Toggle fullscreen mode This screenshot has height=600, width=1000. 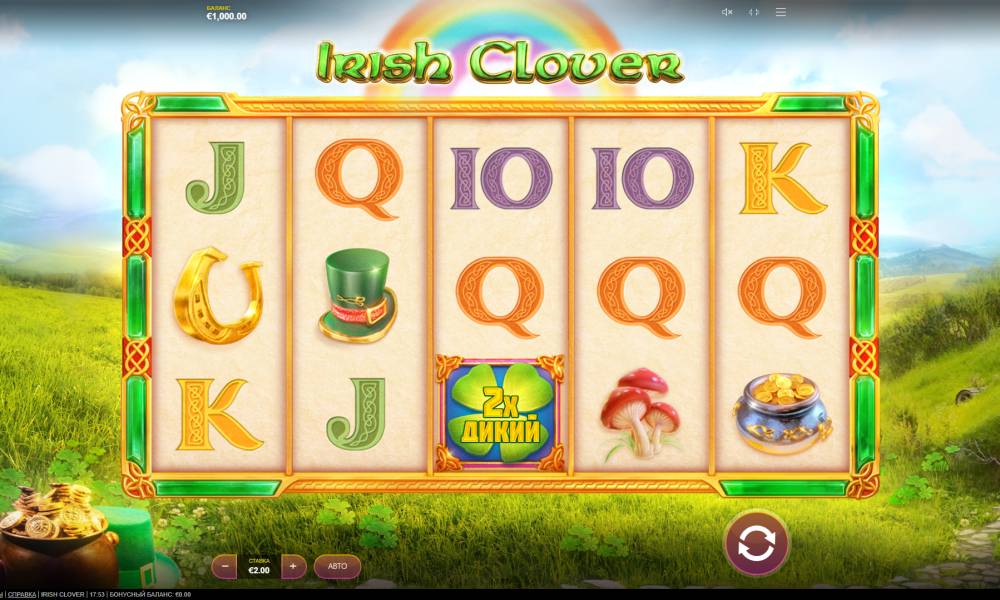[x=754, y=12]
